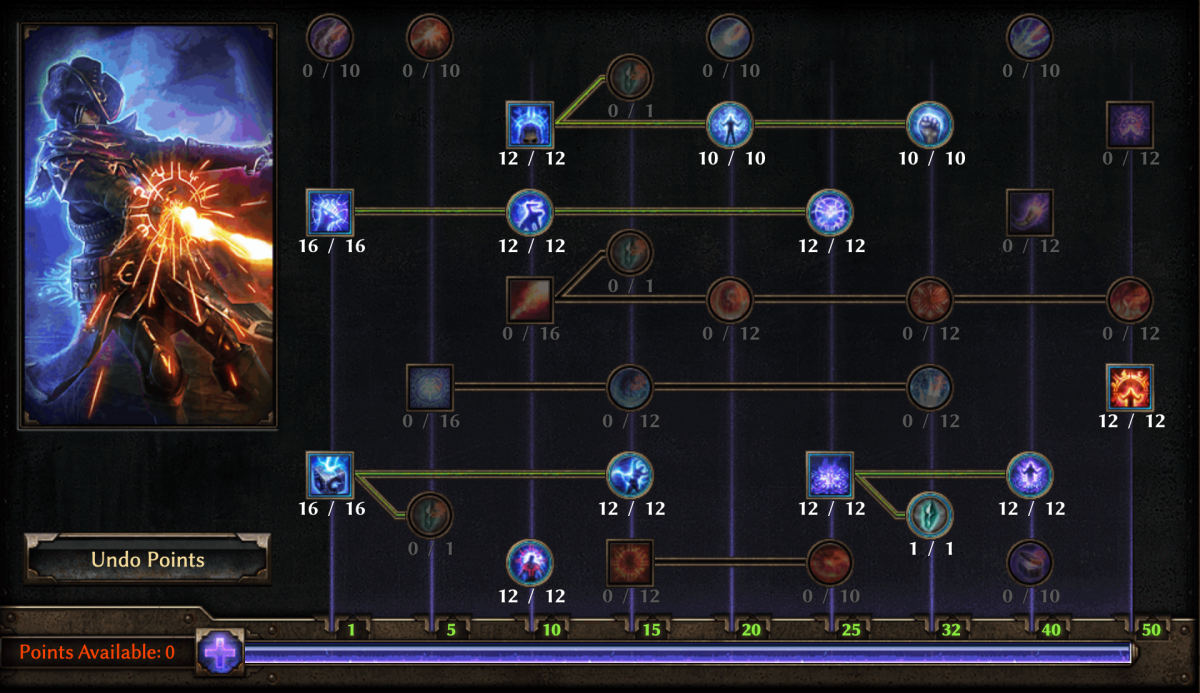
Task: Select the dim blue-gray 0/16 square skill
Action: pos(430,387)
